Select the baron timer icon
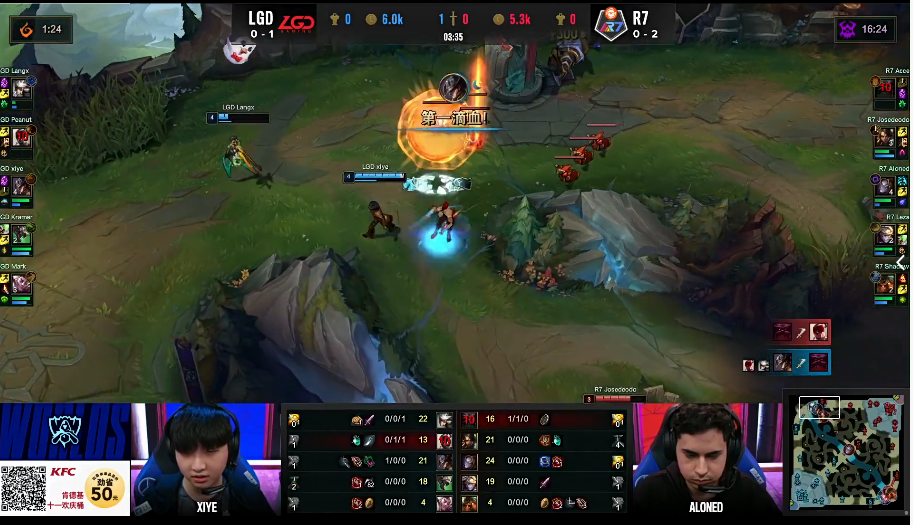 (851, 29)
